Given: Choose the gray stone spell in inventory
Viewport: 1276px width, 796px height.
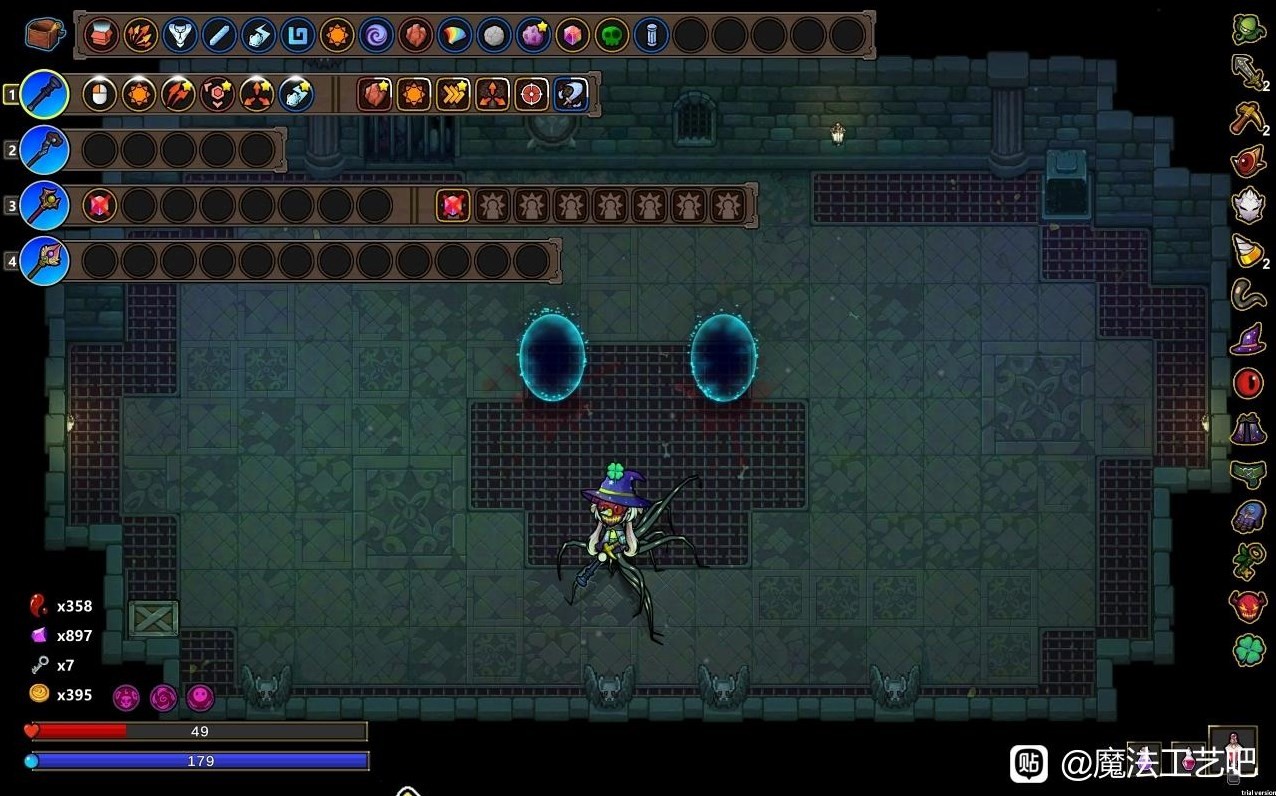Looking at the screenshot, I should click(493, 36).
